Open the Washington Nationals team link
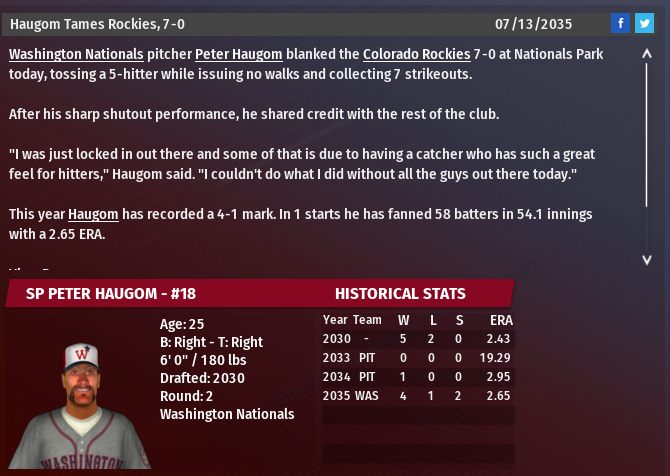Image resolution: width=670 pixels, height=476 pixels. tap(76, 53)
